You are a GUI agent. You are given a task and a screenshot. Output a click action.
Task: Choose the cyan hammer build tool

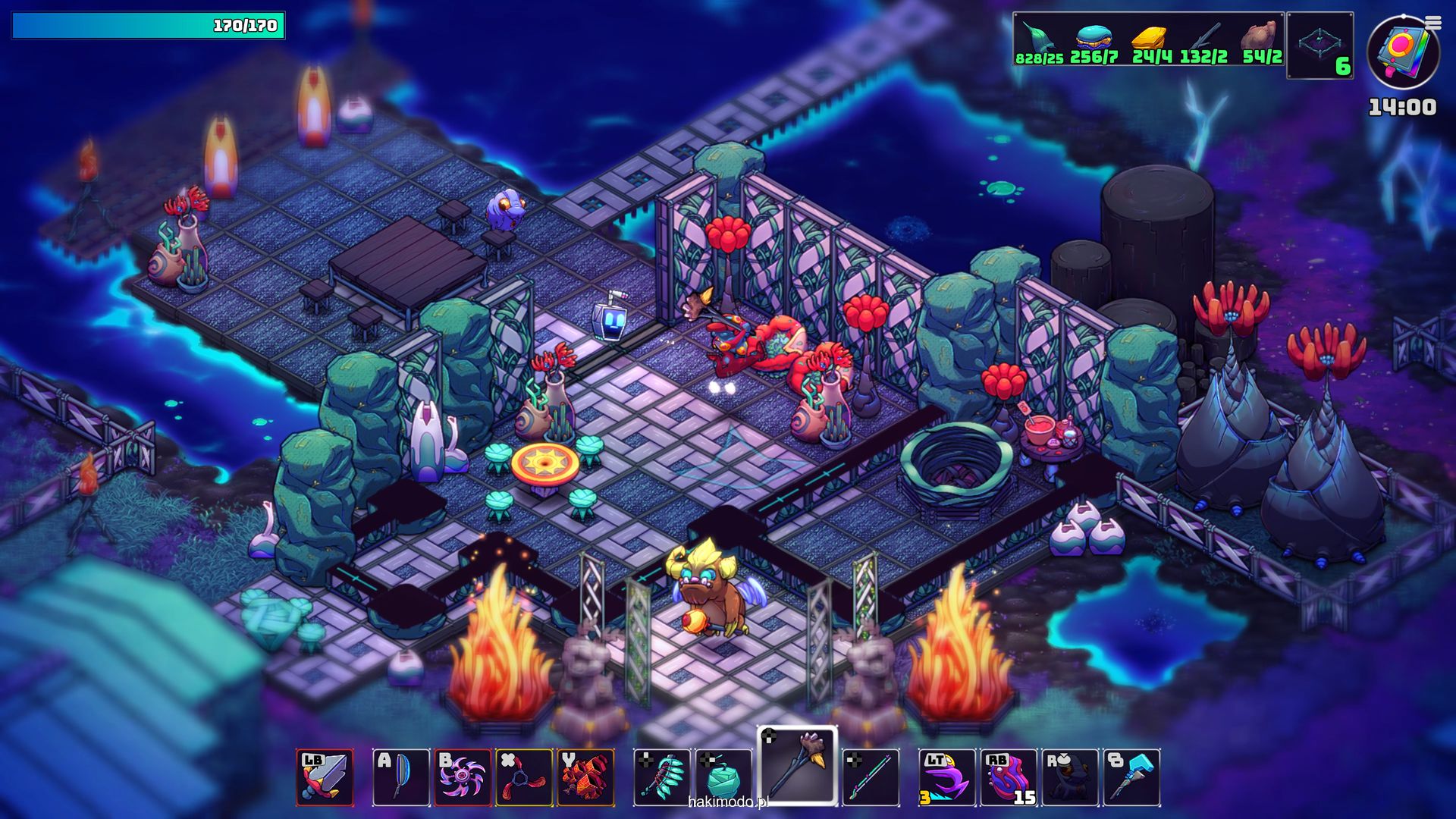click(1131, 777)
